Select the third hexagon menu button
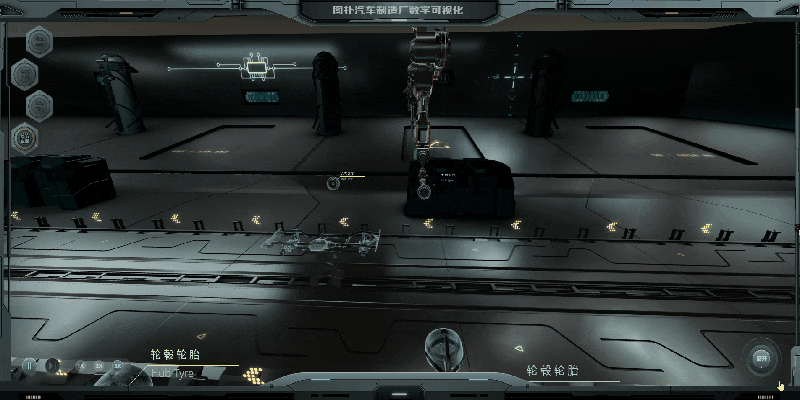The image size is (800, 400). click(x=39, y=104)
